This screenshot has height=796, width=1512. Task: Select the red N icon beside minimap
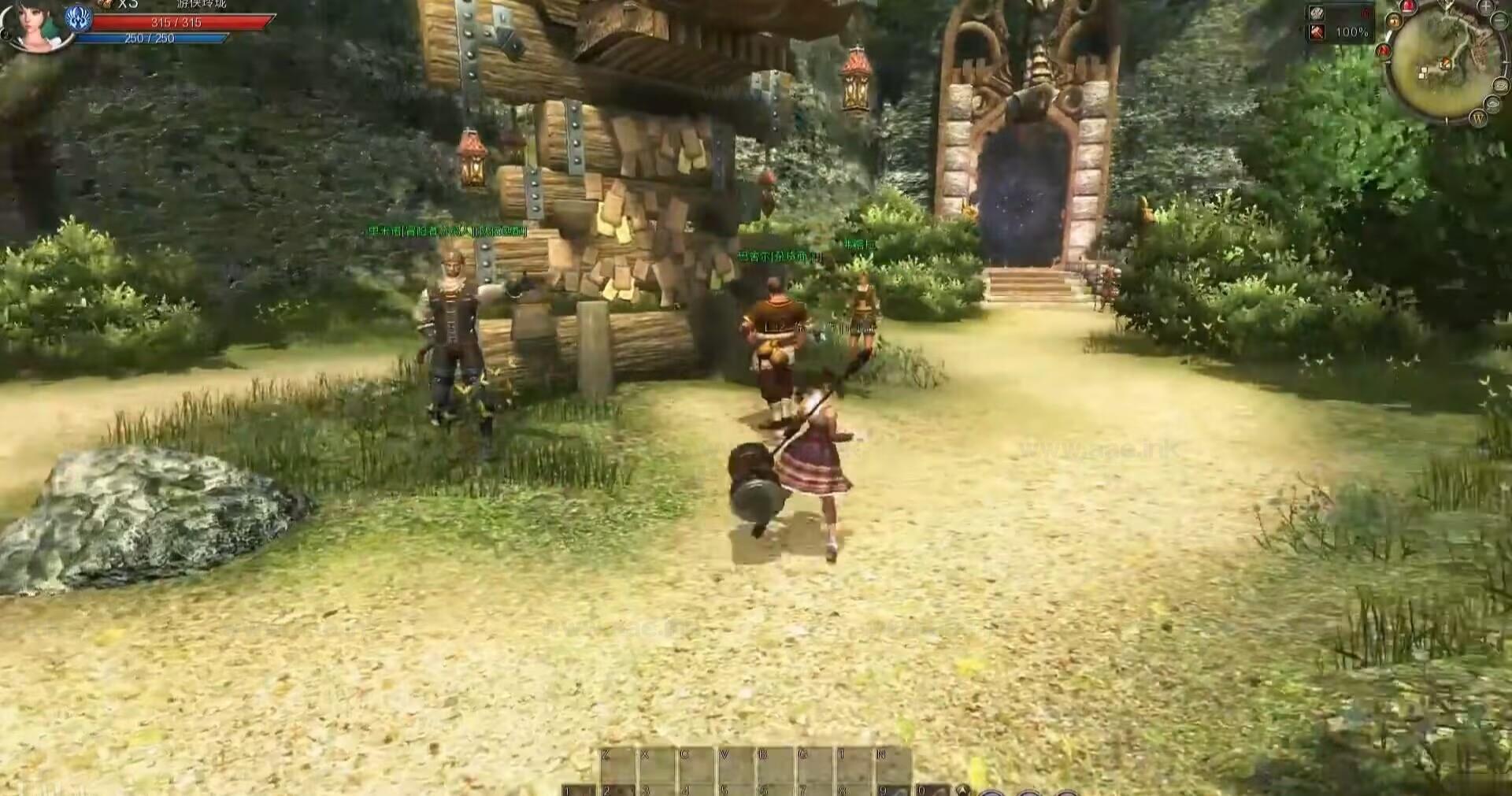pyautogui.click(x=1384, y=50)
